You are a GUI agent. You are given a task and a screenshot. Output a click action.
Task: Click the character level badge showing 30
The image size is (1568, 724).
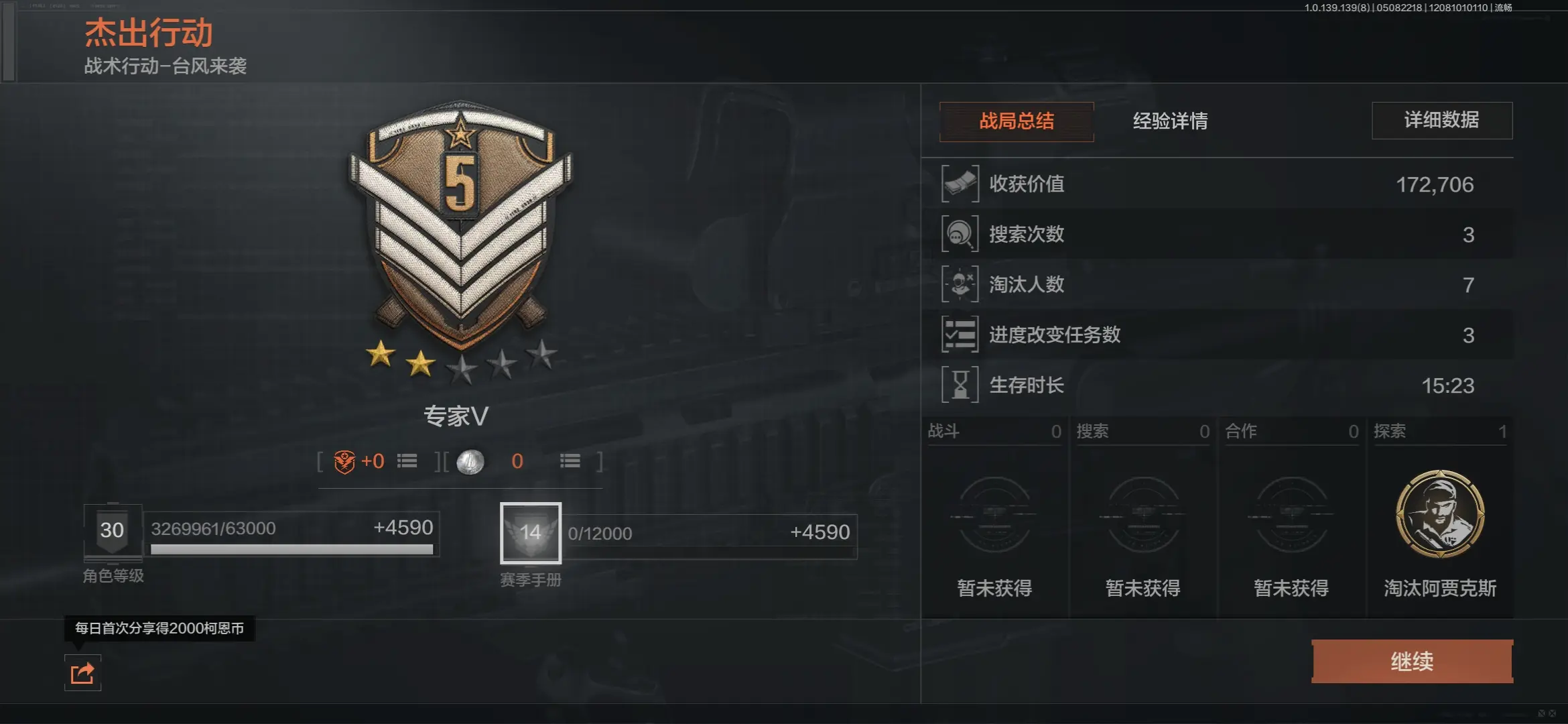[x=113, y=530]
